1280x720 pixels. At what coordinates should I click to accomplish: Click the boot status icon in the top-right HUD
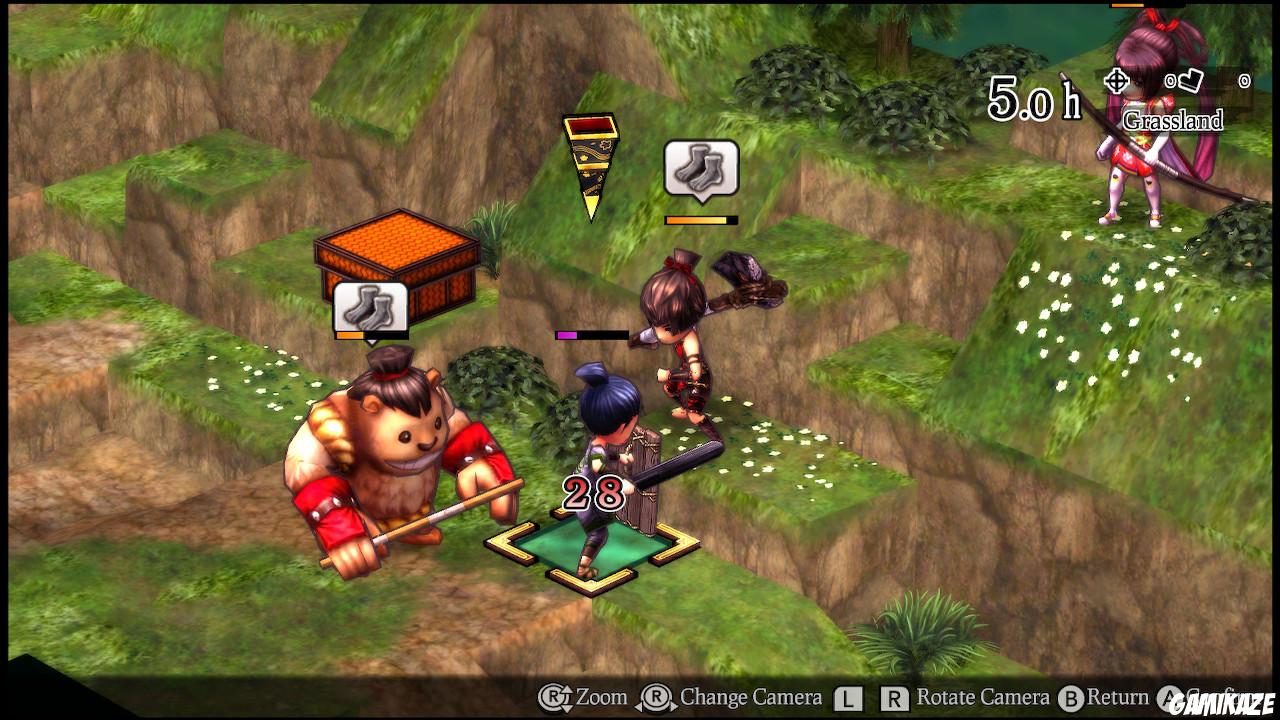pos(1189,81)
